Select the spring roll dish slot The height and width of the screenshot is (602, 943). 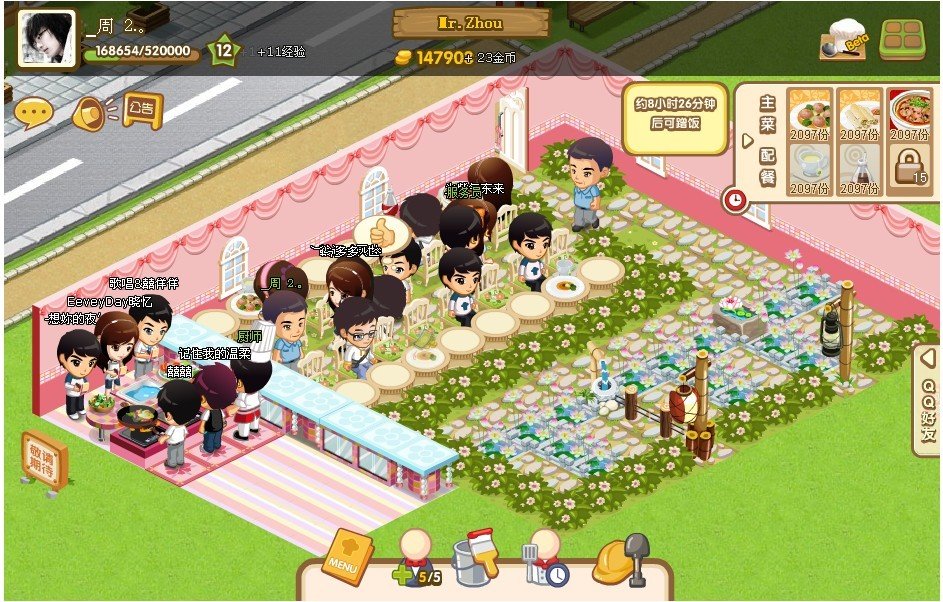tap(859, 113)
